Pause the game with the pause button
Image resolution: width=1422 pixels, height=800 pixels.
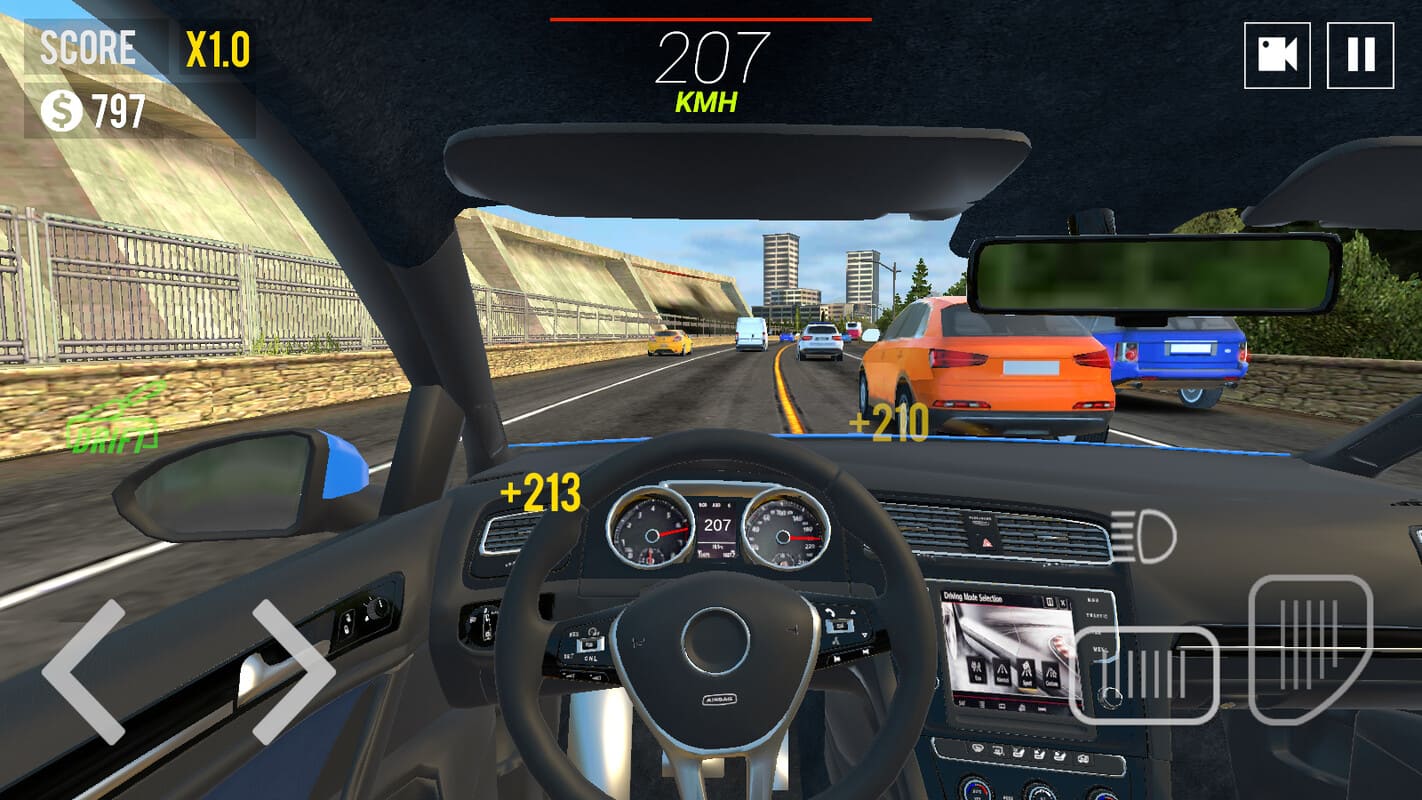click(x=1360, y=55)
